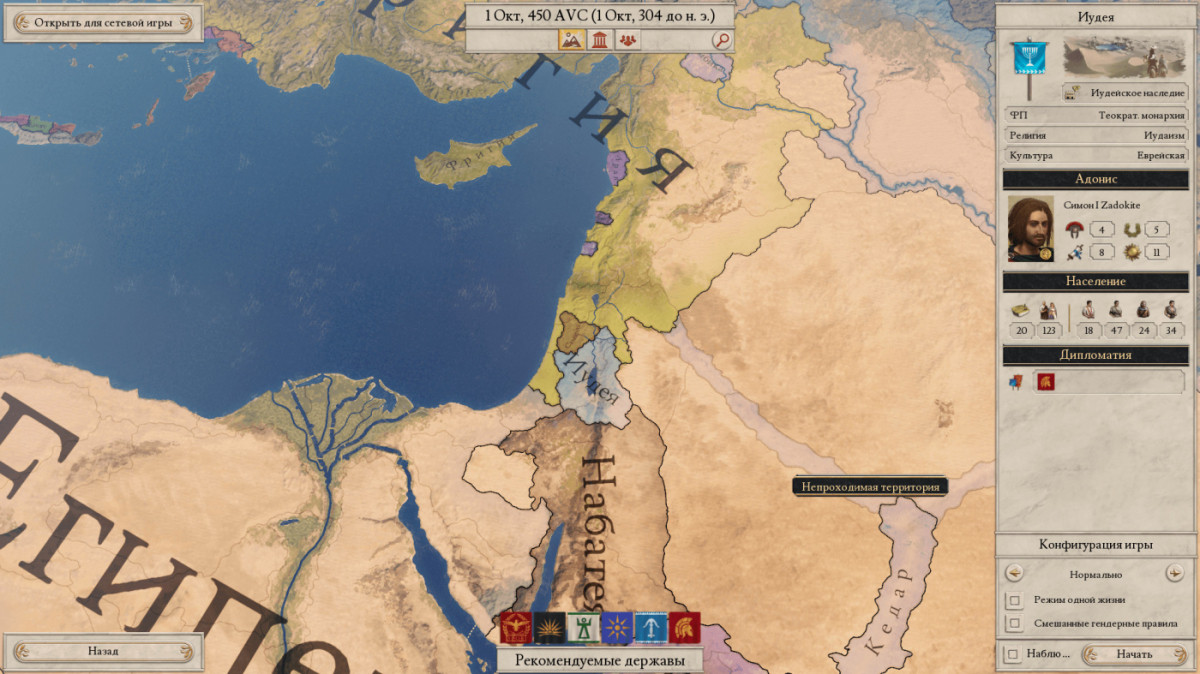Toggle the 'Режим одной жизни' checkbox
This screenshot has width=1200, height=674.
(x=1015, y=600)
